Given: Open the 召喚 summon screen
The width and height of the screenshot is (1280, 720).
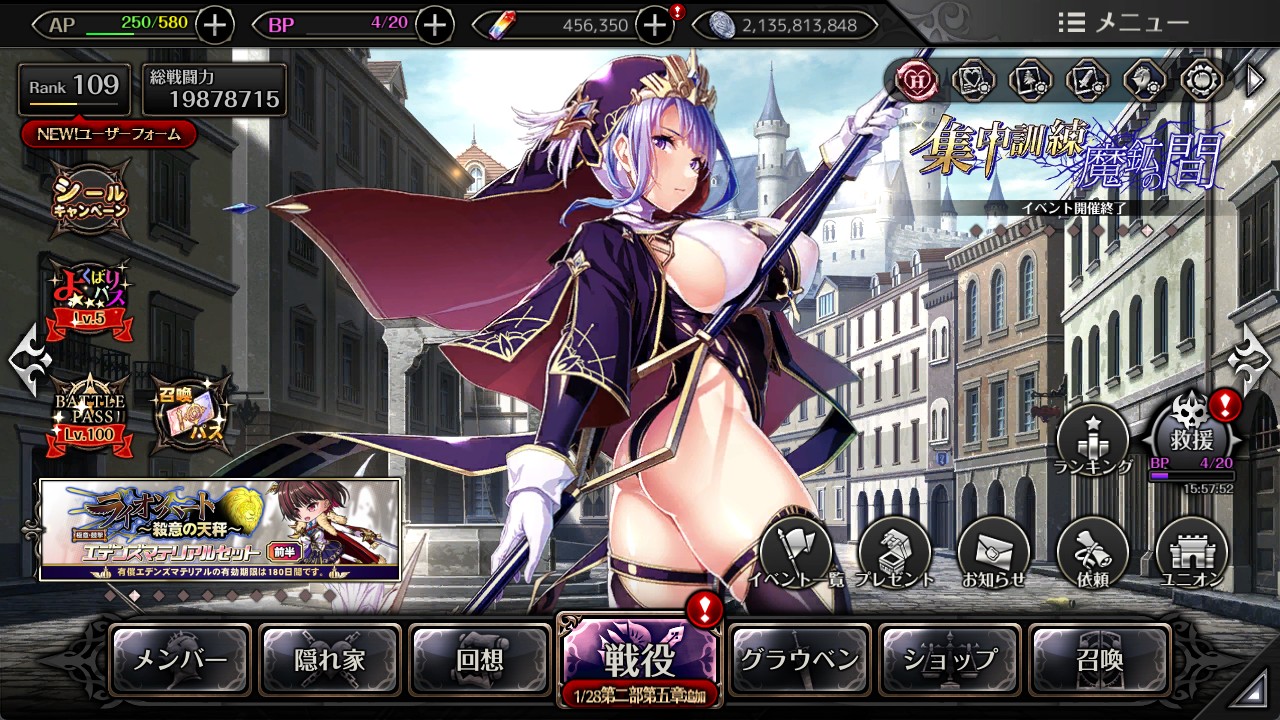Looking at the screenshot, I should [x=1099, y=660].
